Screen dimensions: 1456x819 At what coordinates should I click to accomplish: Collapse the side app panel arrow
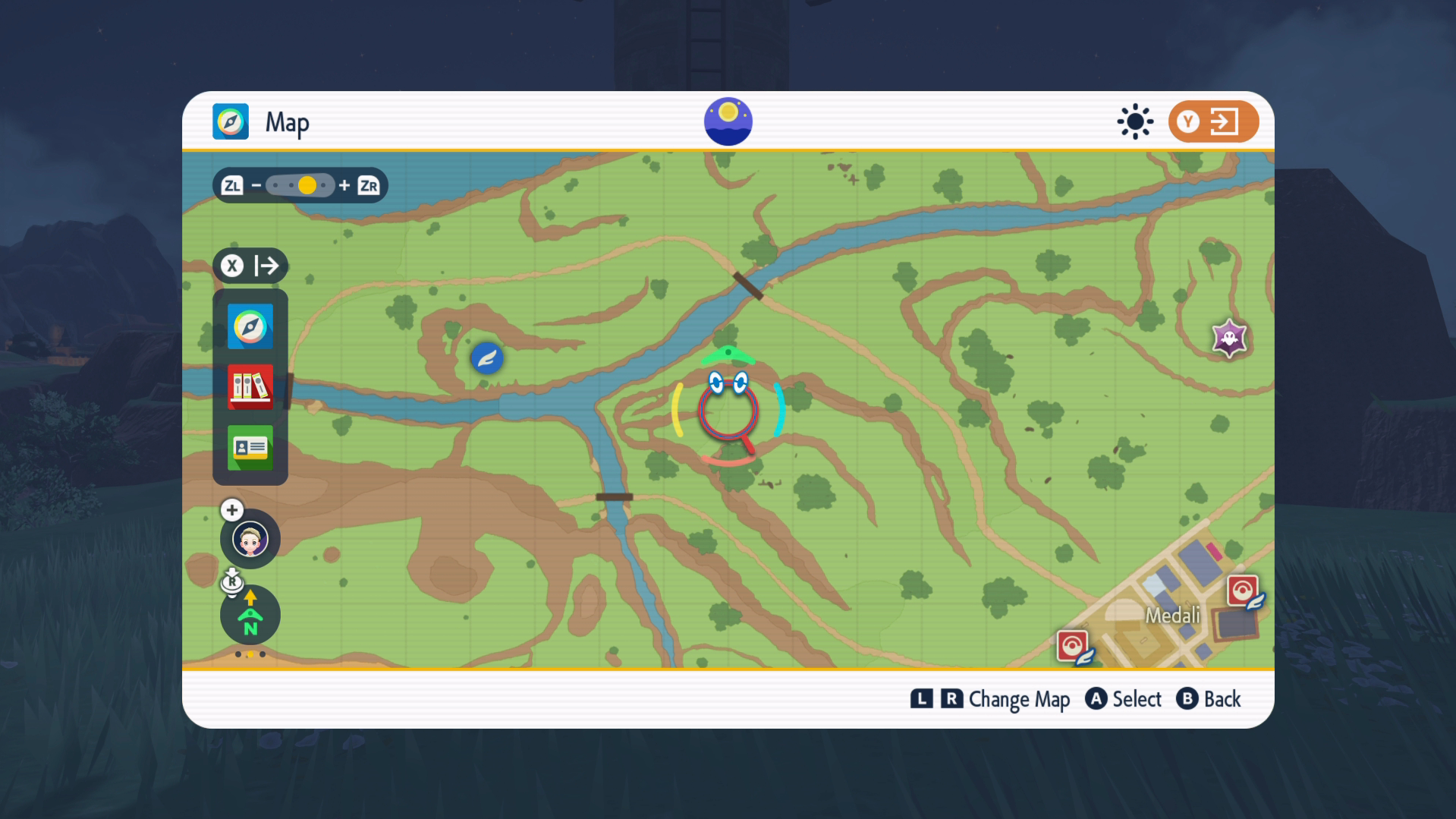pyautogui.click(x=250, y=266)
